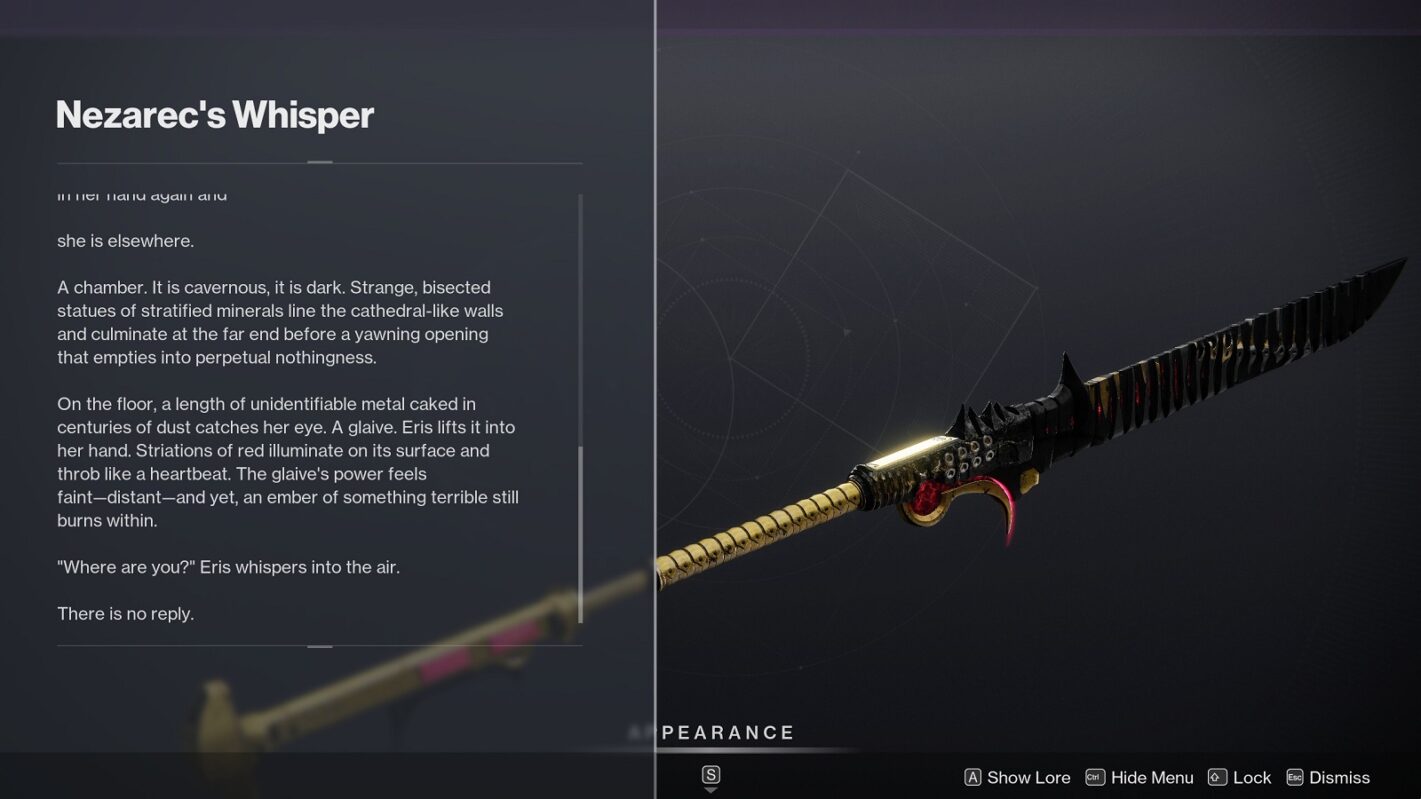Lock the Nezarec's Whisper glaive
Screen dimensions: 1421x799
tap(1240, 777)
